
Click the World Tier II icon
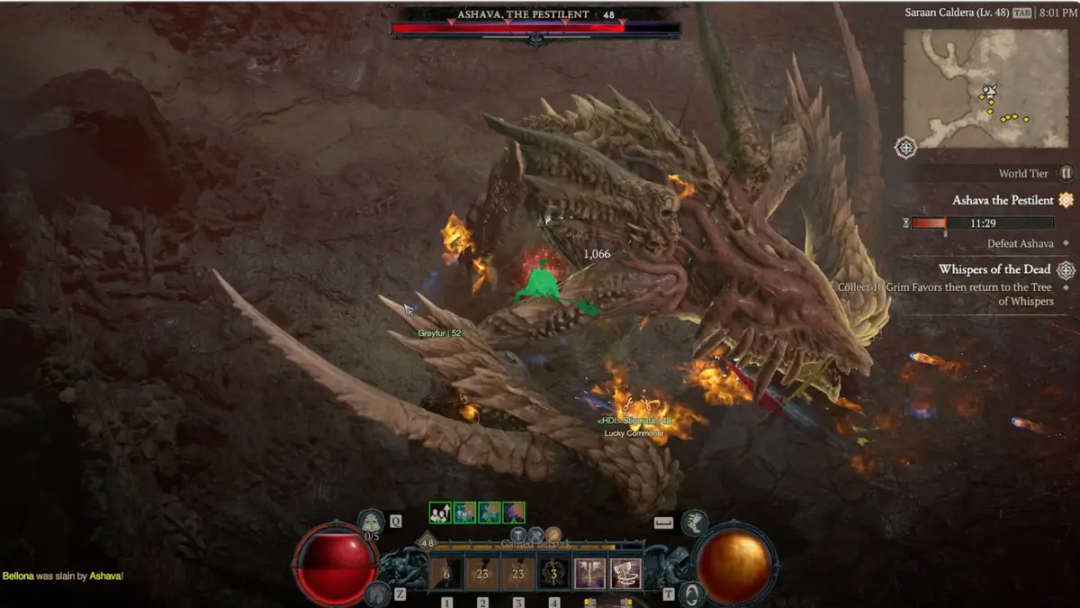pos(1066,173)
